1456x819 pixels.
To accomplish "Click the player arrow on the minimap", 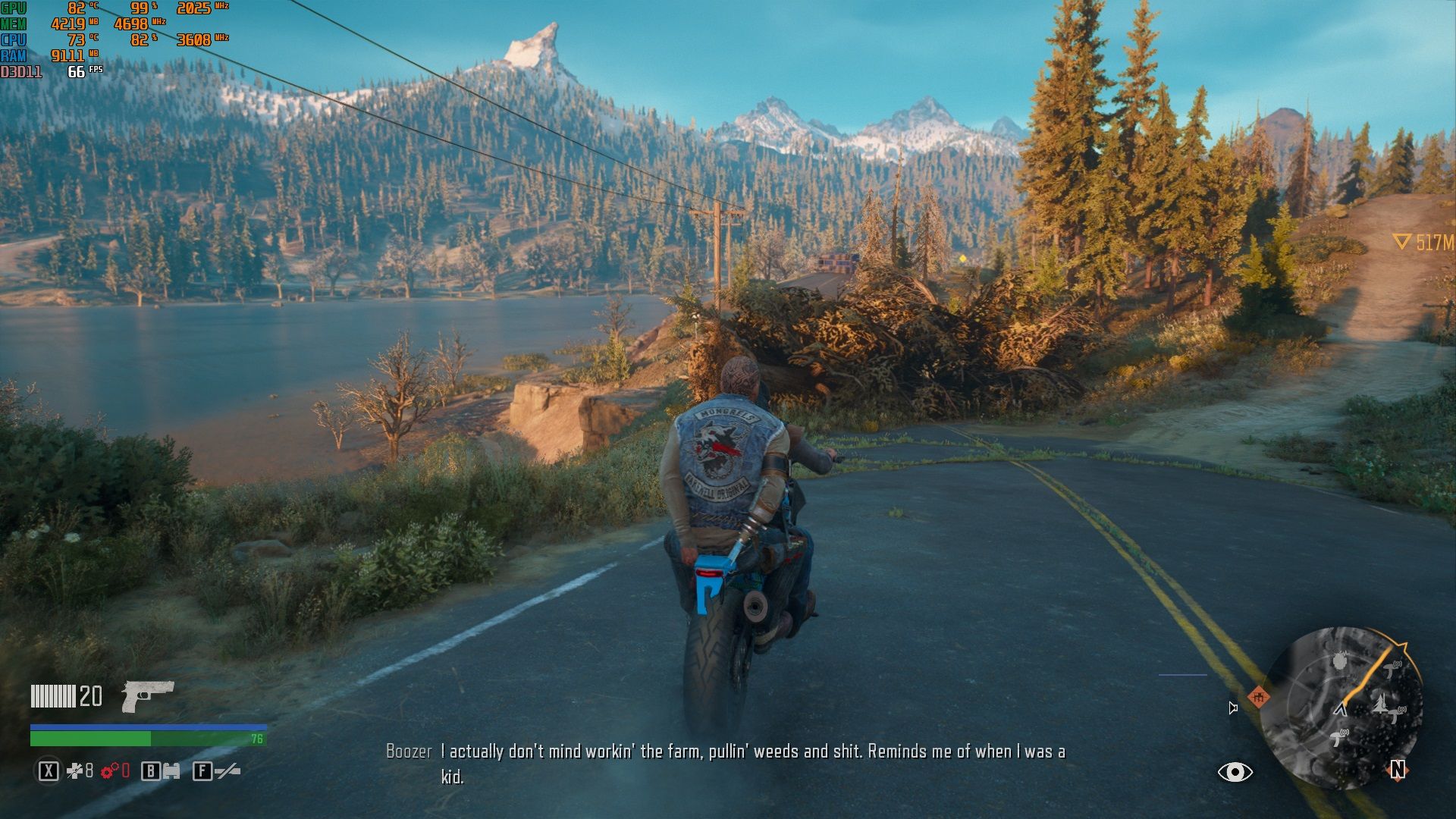I will [x=1341, y=710].
